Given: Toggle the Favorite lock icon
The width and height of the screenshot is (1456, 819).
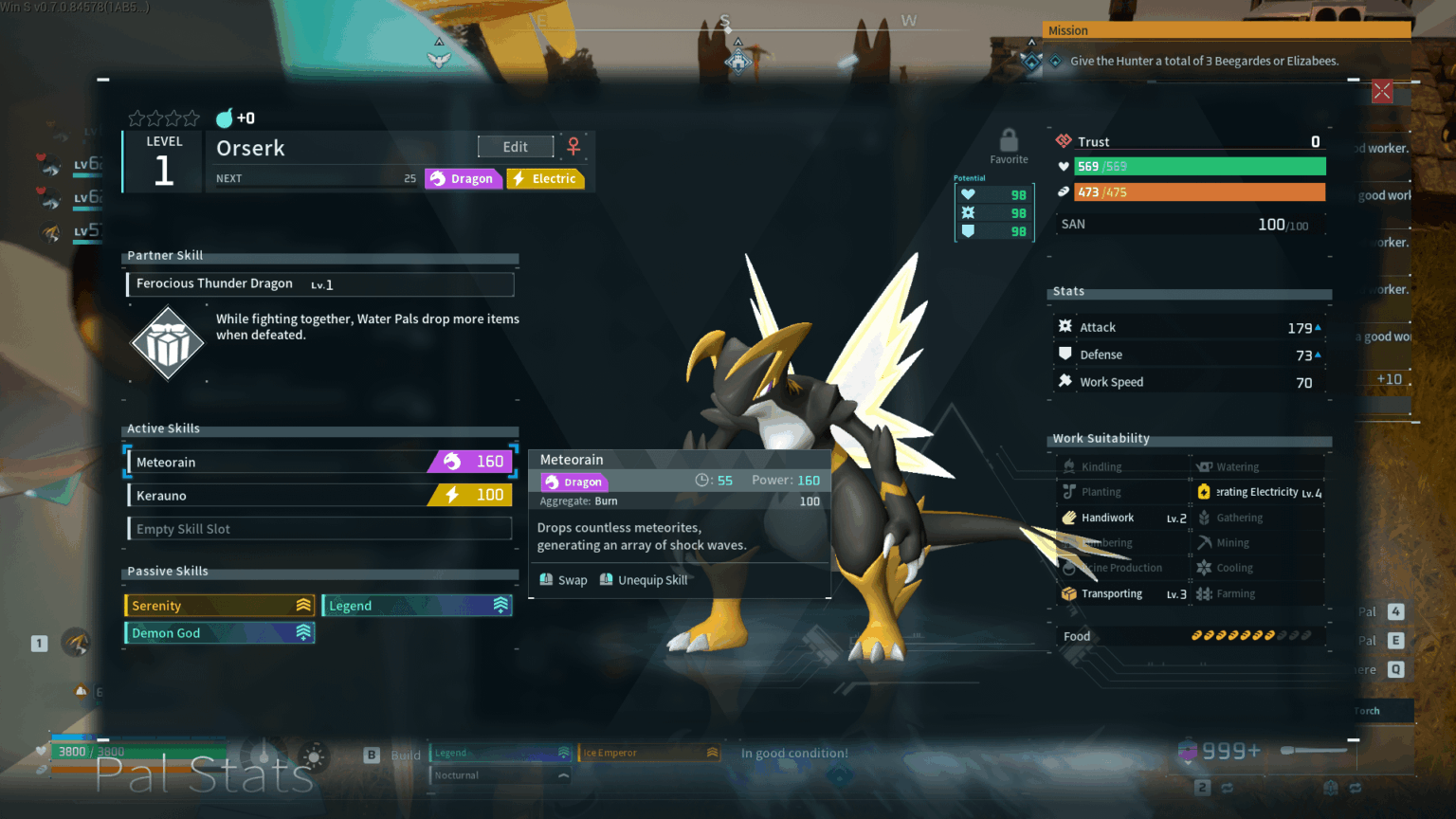Looking at the screenshot, I should click(1009, 141).
